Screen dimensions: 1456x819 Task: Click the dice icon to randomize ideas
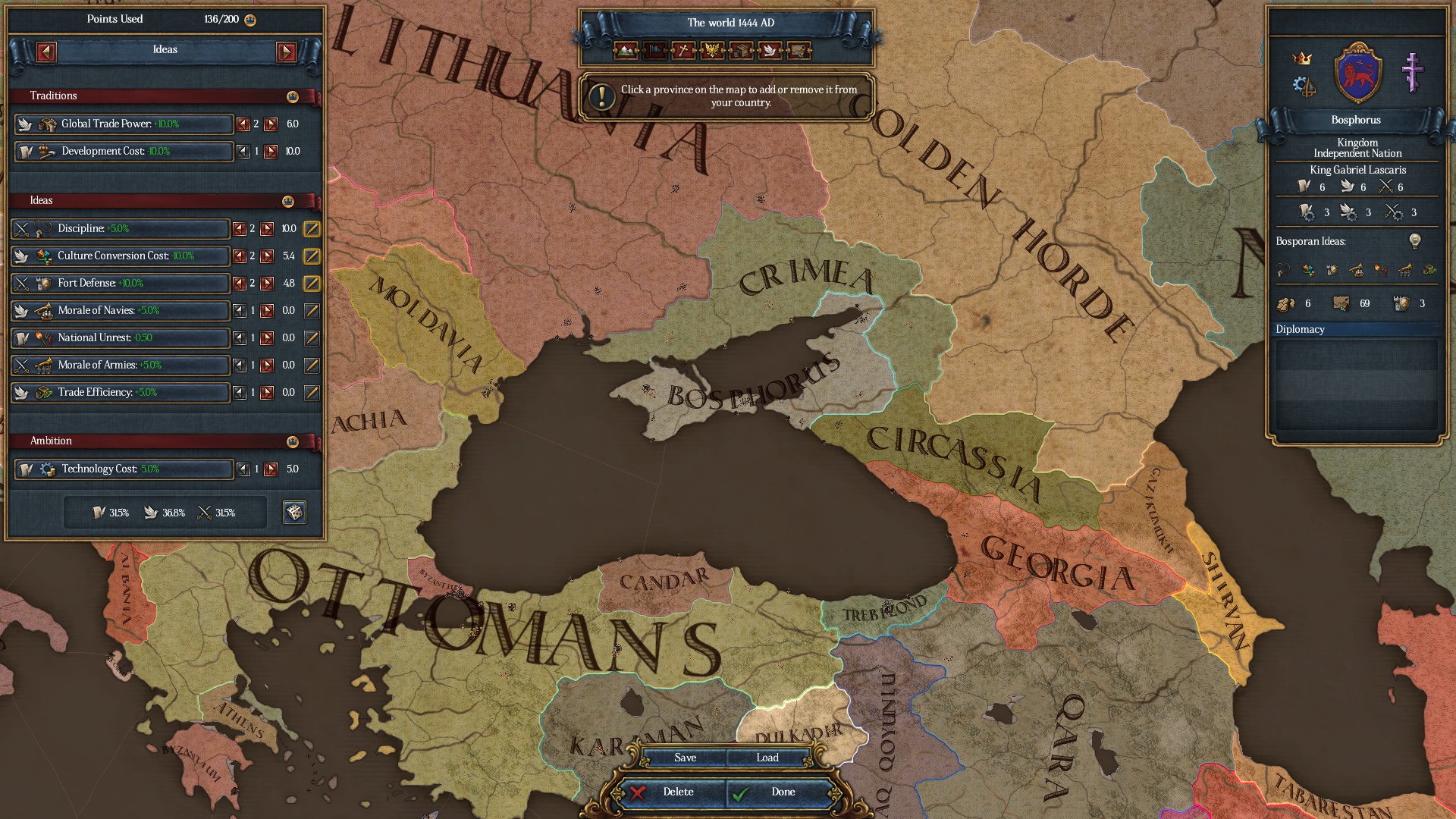[293, 512]
